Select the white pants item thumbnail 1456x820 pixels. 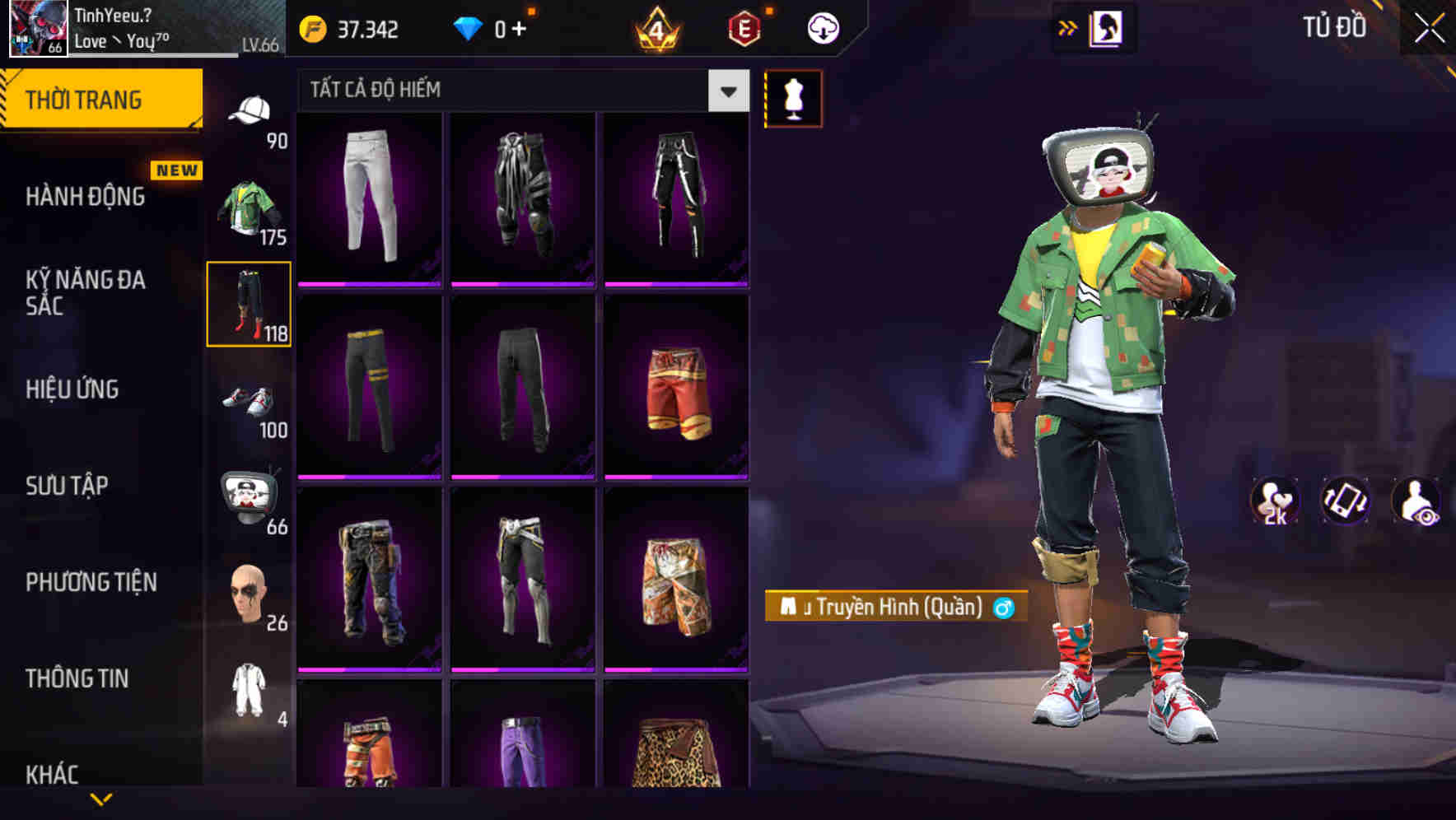pos(370,198)
